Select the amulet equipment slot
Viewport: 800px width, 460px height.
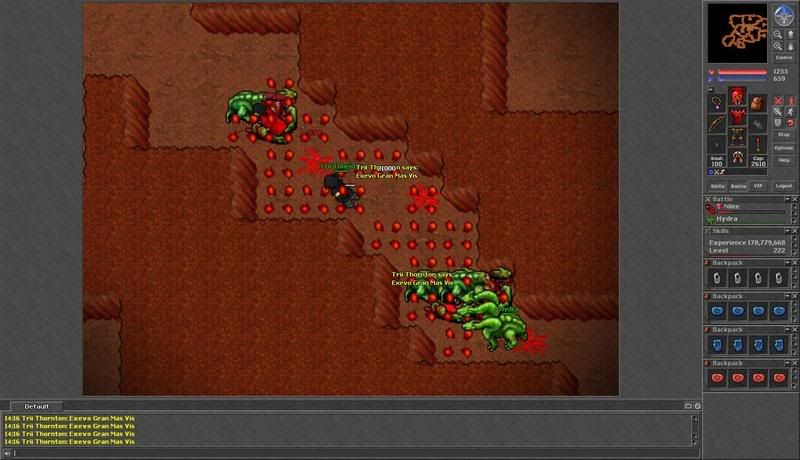(x=717, y=103)
